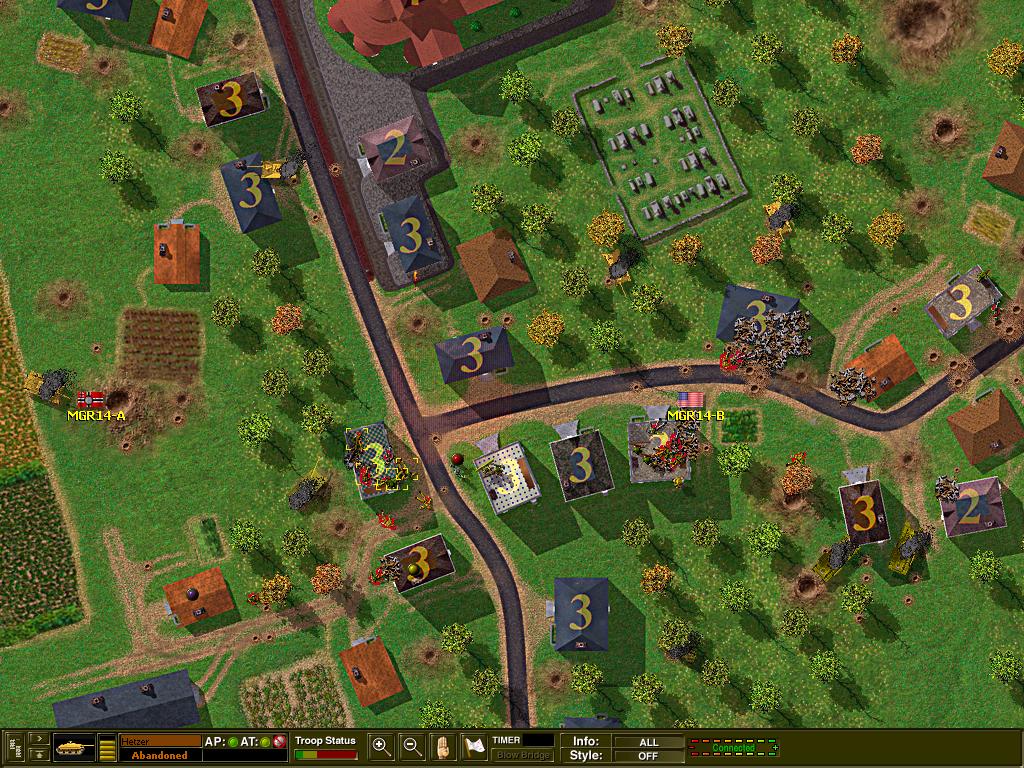Select the Hetzer tank portrait
The width and height of the screenshot is (1024, 768).
click(x=73, y=747)
